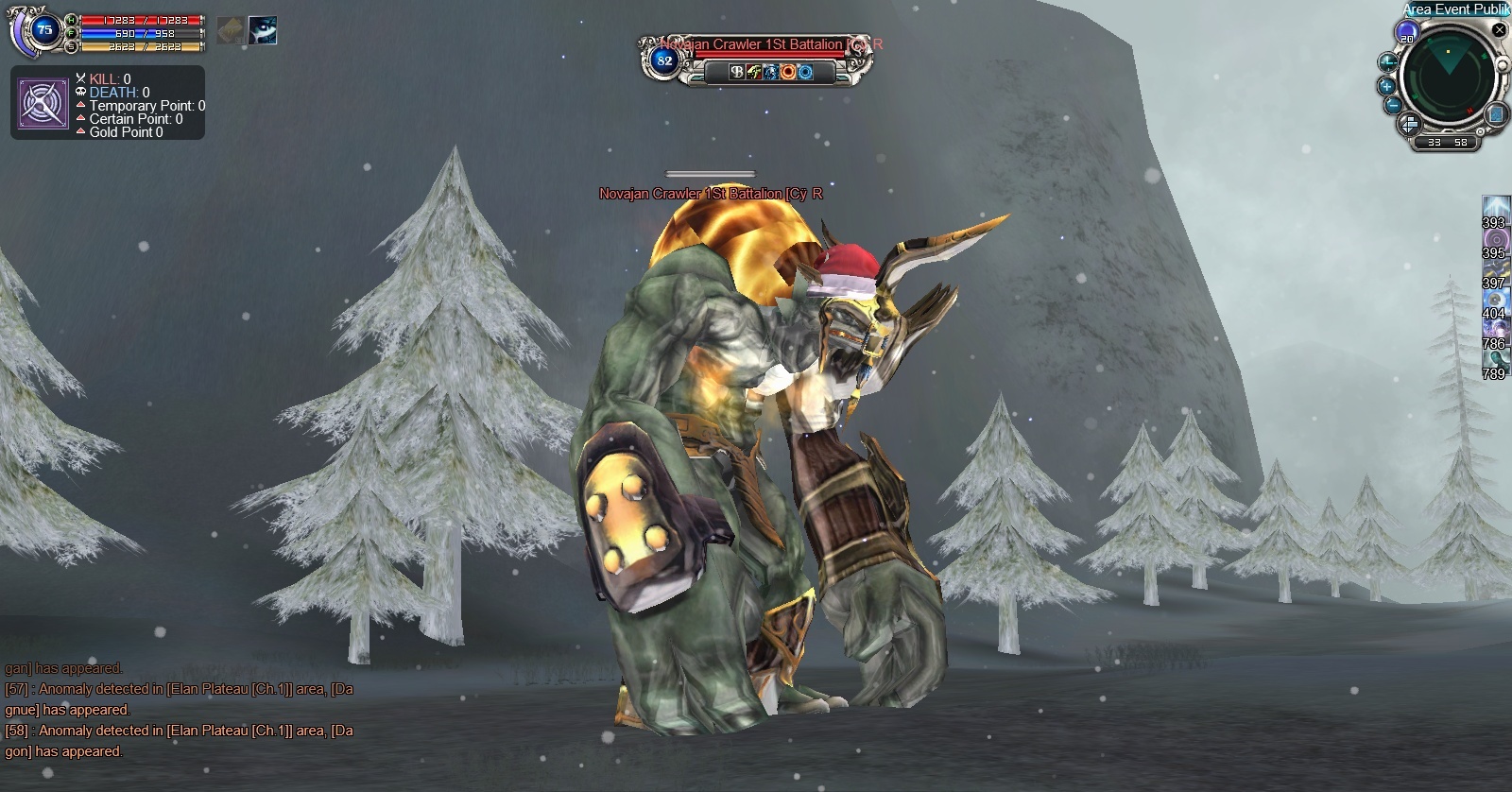This screenshot has height=792, width=1512.
Task: Click the four-arrow button below the minimap
Action: 1408,123
